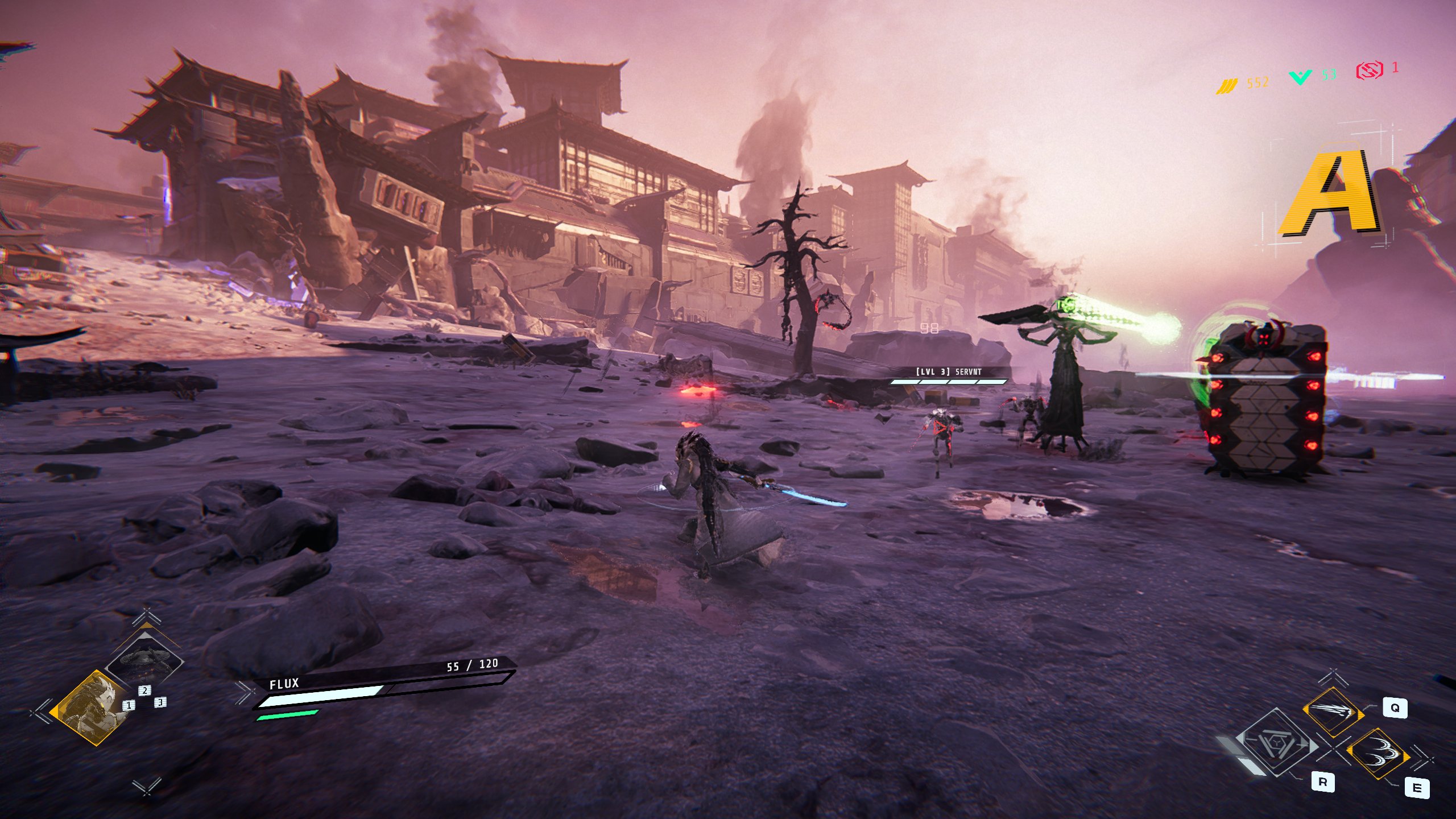Activate the claw slash dash ability
Image resolution: width=1456 pixels, height=819 pixels.
pos(1332,713)
